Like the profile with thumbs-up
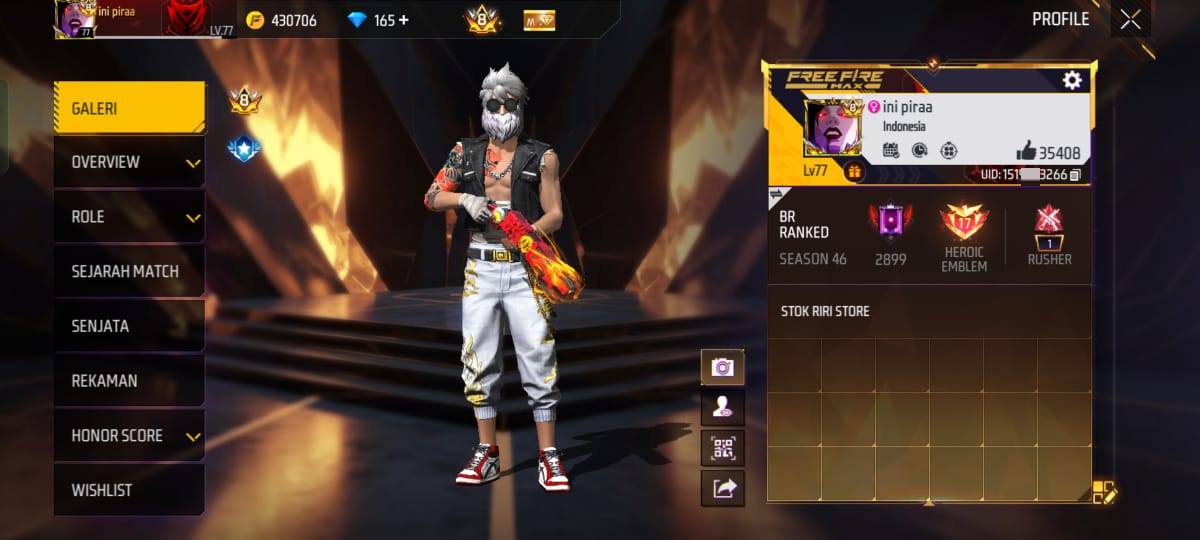Screen dimensions: 1200x540 point(1026,152)
